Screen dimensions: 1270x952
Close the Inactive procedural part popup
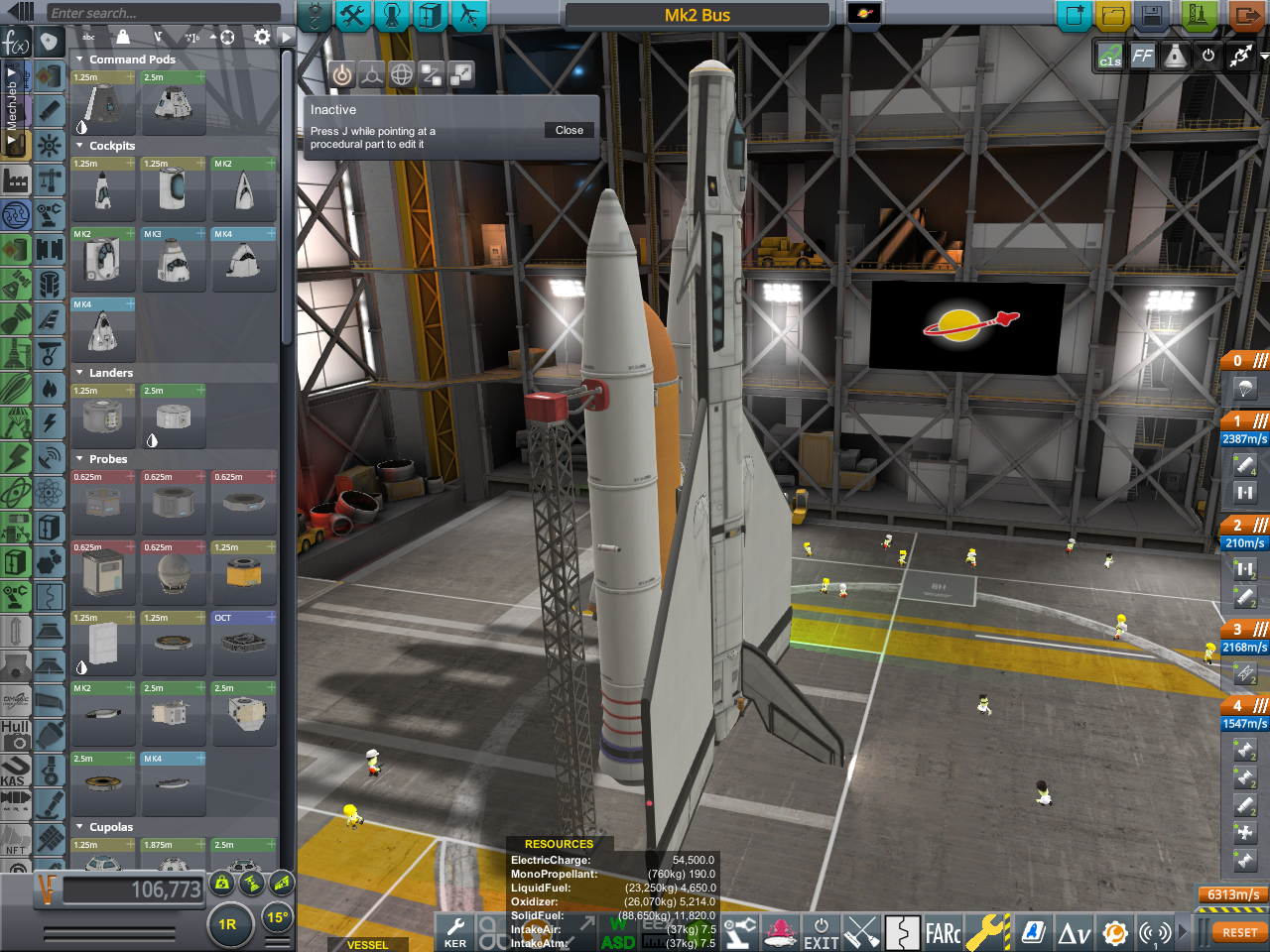[x=570, y=130]
